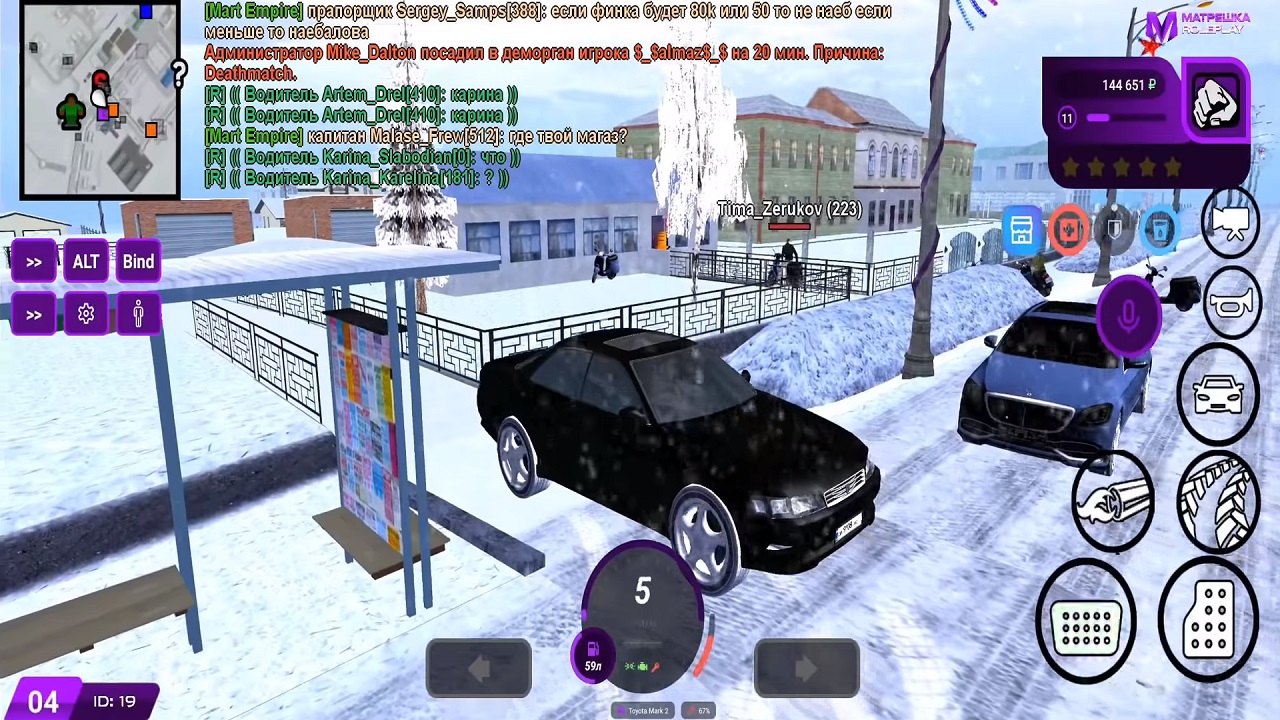The image size is (1280, 720).
Task: Open settings with the gear button
Action: (x=86, y=314)
